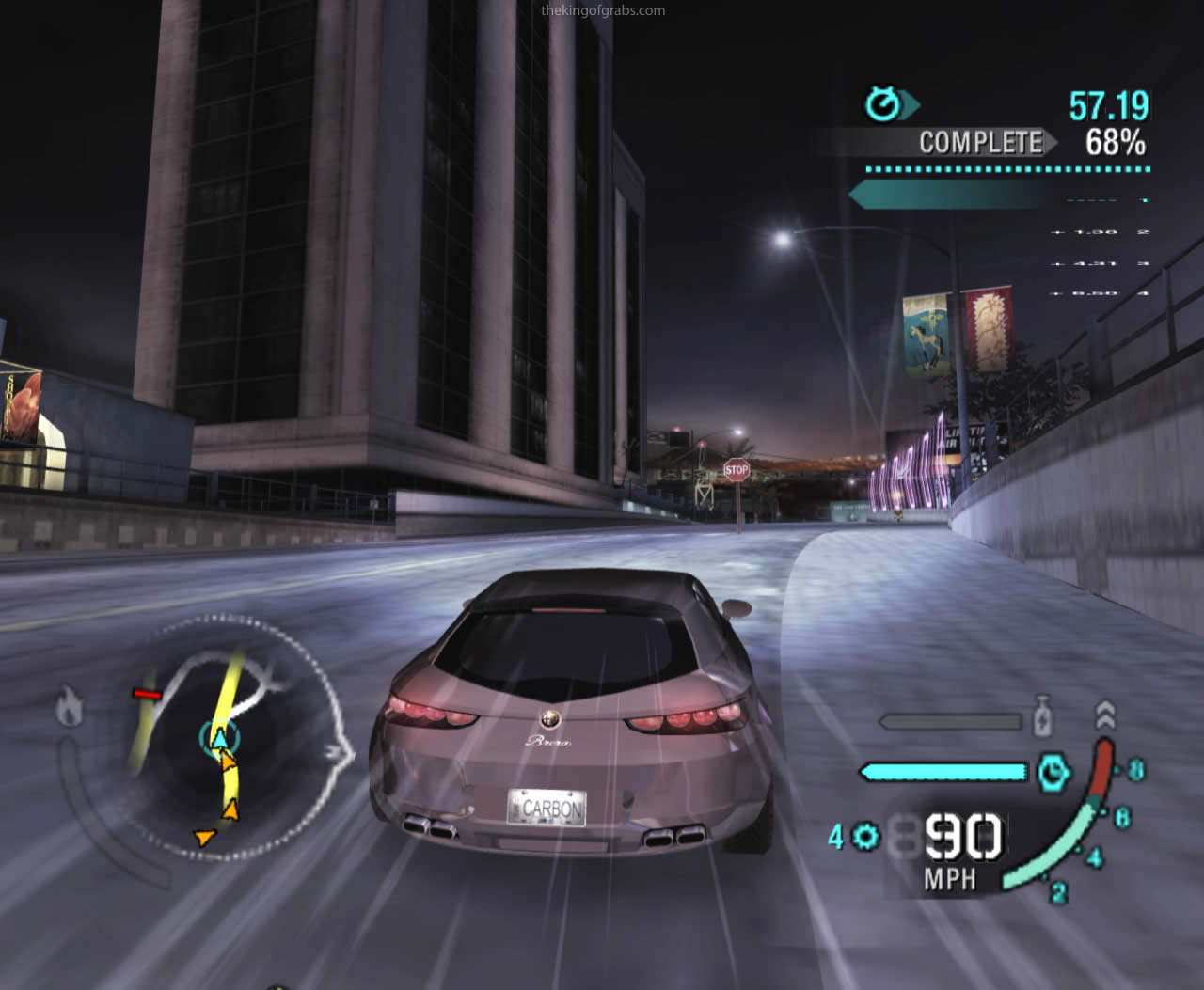Click the gear cog icon

[865, 837]
